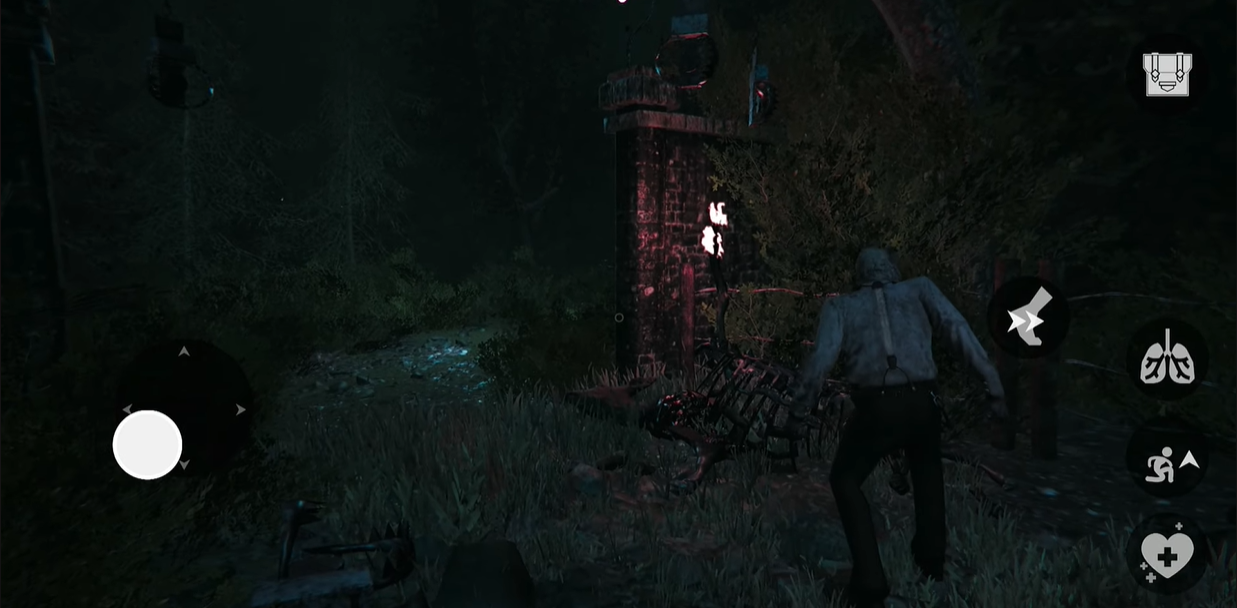This screenshot has height=608, width=1237.
Task: Toggle the running figure sprint button
Action: click(x=1167, y=462)
